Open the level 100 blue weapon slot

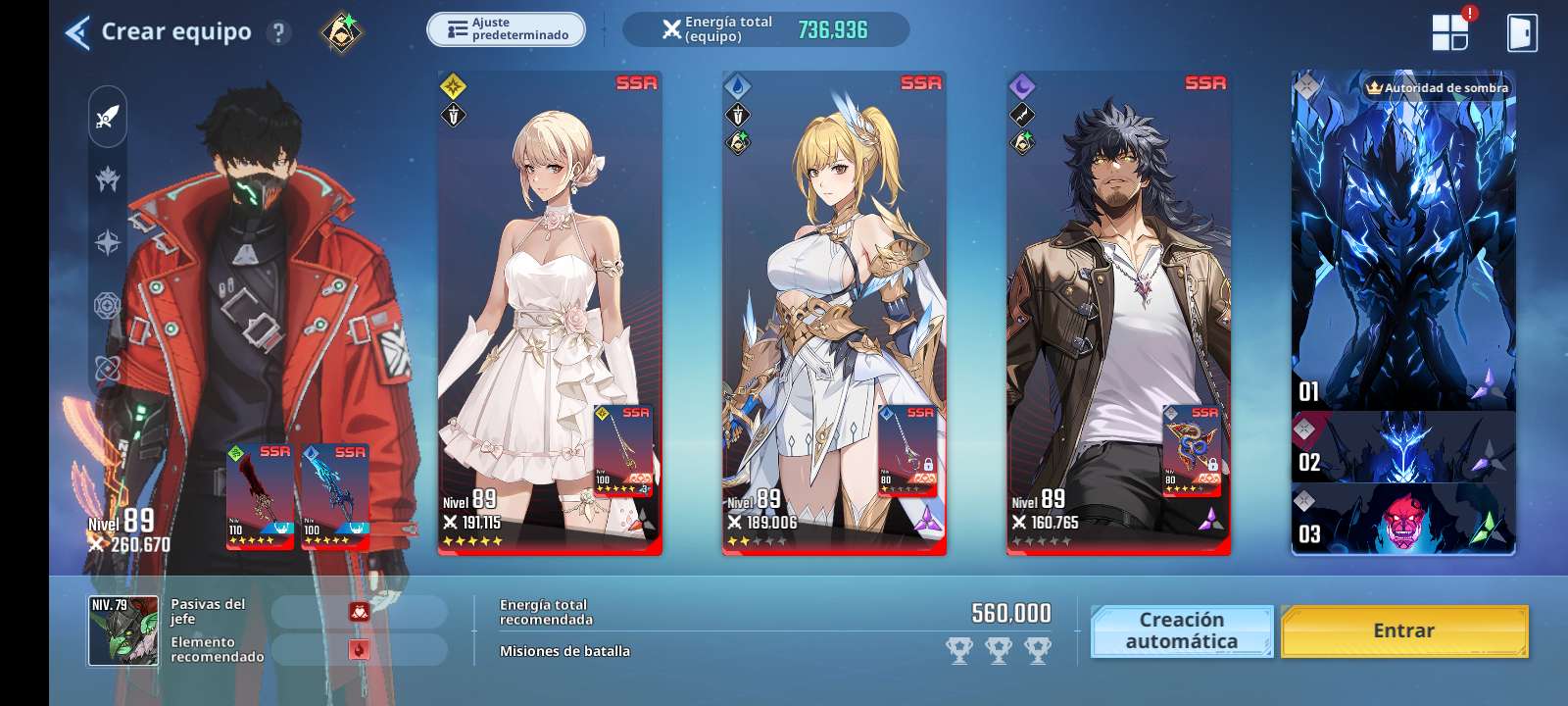335,495
